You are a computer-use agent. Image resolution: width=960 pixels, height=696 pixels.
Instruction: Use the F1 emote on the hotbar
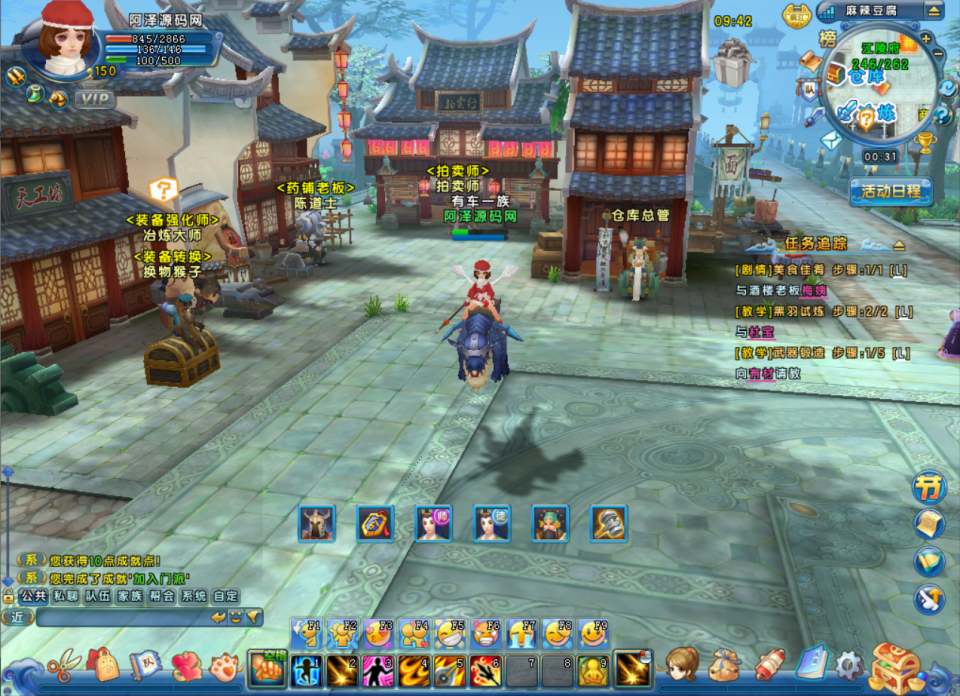tap(307, 634)
